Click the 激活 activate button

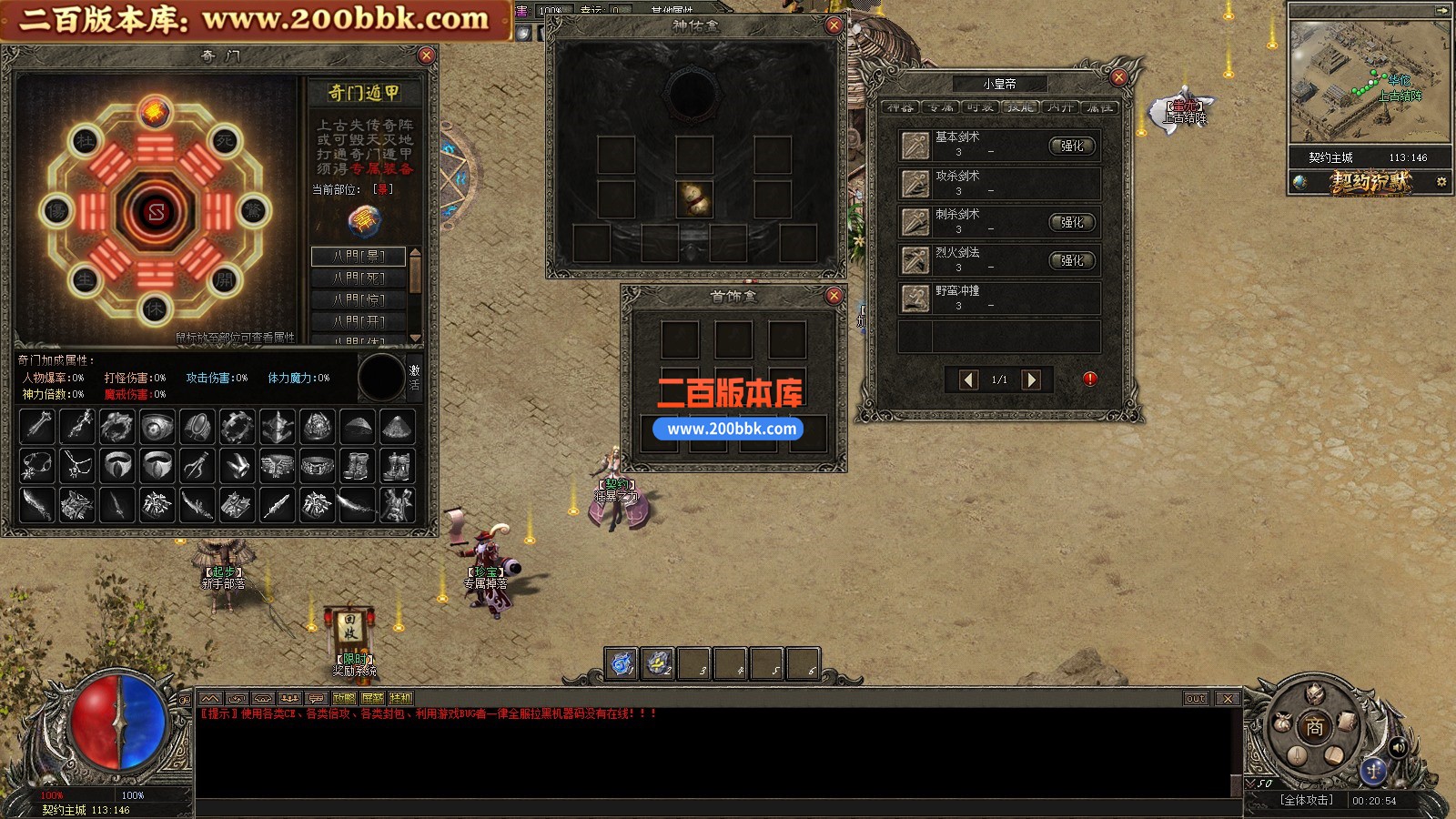pyautogui.click(x=415, y=377)
